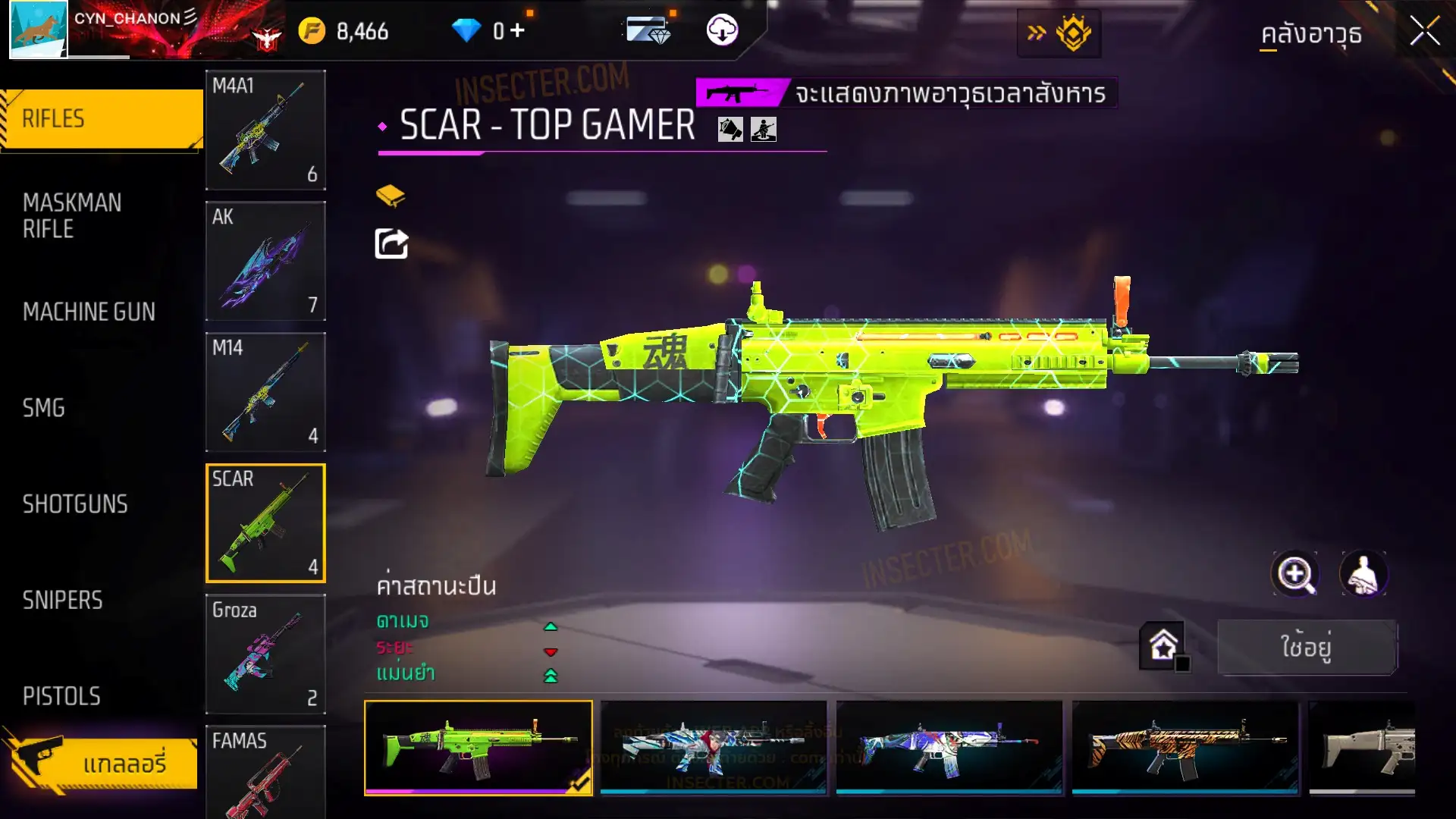Image resolution: width=1456 pixels, height=819 pixels.
Task: Show the Shotguns category
Action: (x=75, y=504)
